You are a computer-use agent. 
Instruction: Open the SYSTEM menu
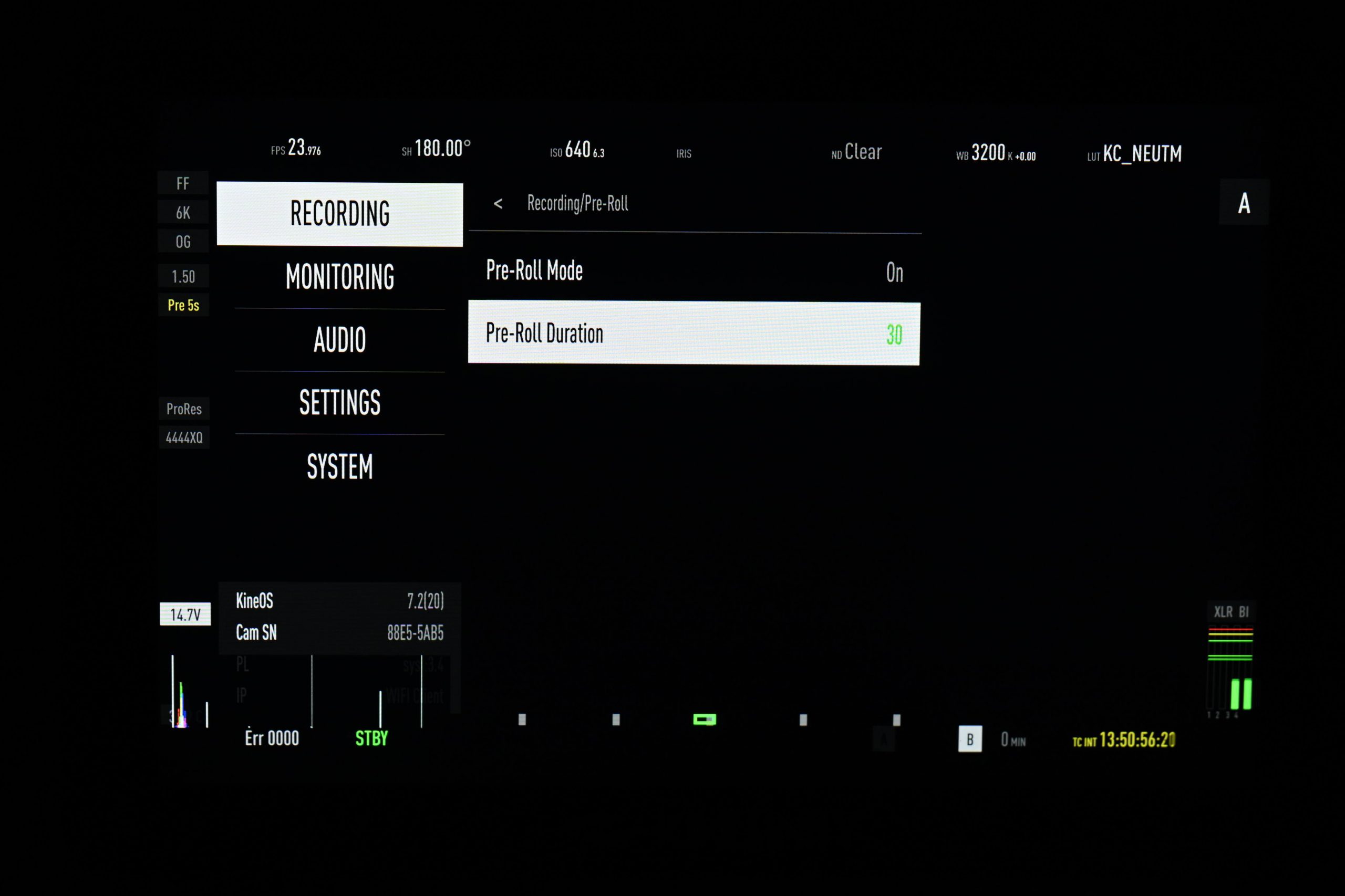tap(339, 467)
